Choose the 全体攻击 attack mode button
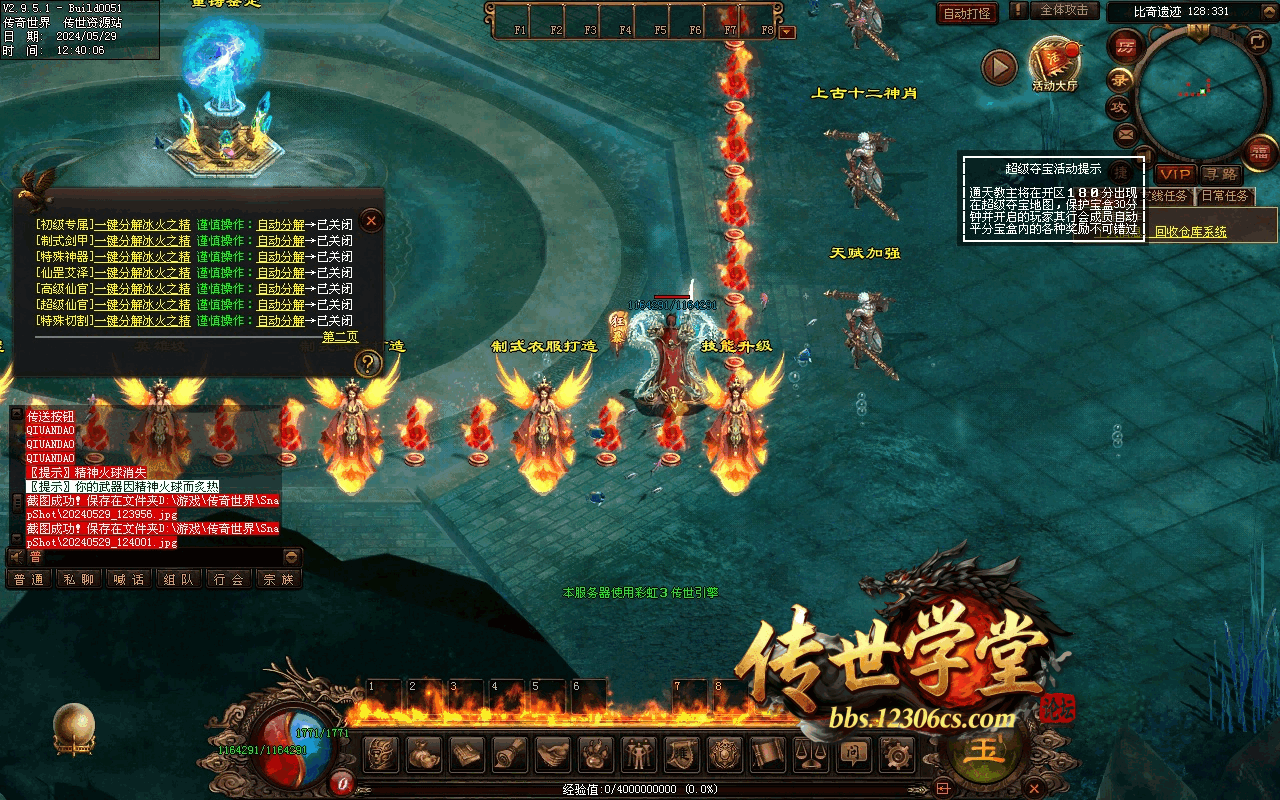 coord(1064,11)
